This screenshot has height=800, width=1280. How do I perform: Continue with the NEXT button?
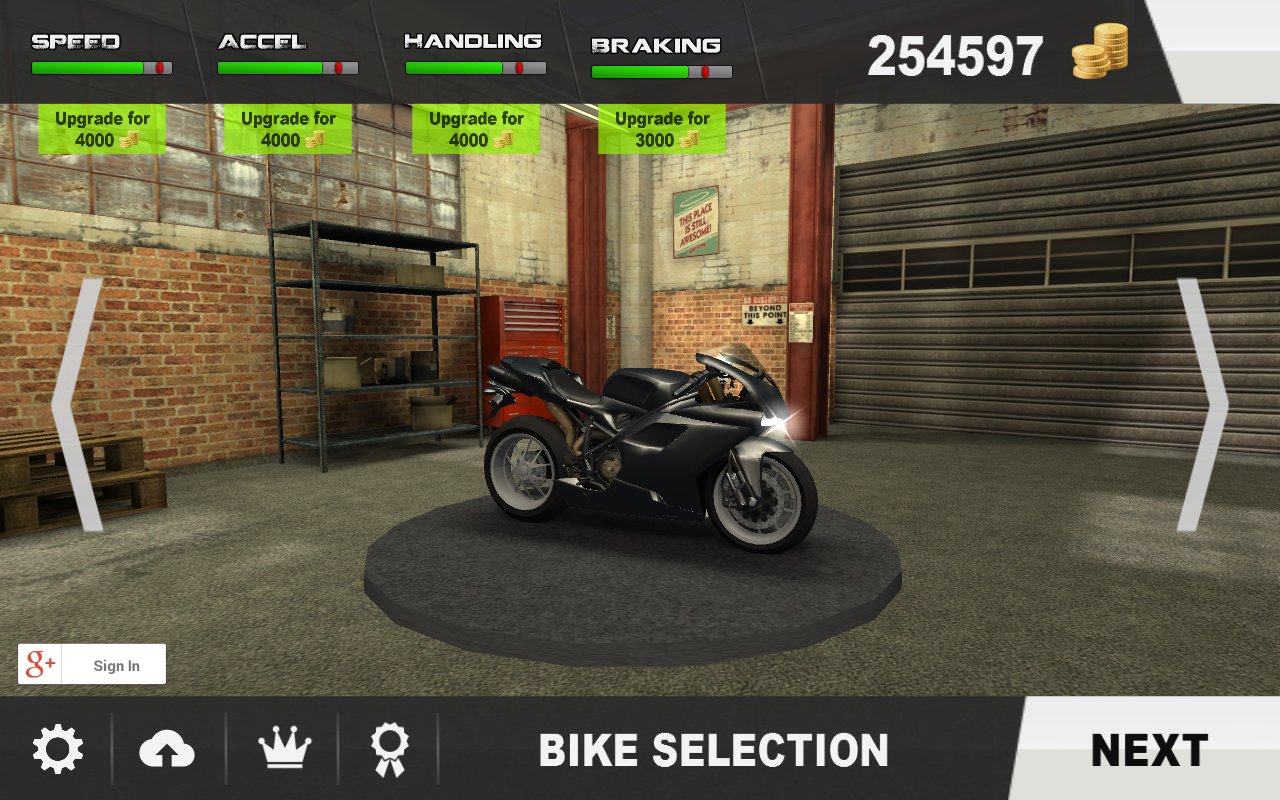1149,750
